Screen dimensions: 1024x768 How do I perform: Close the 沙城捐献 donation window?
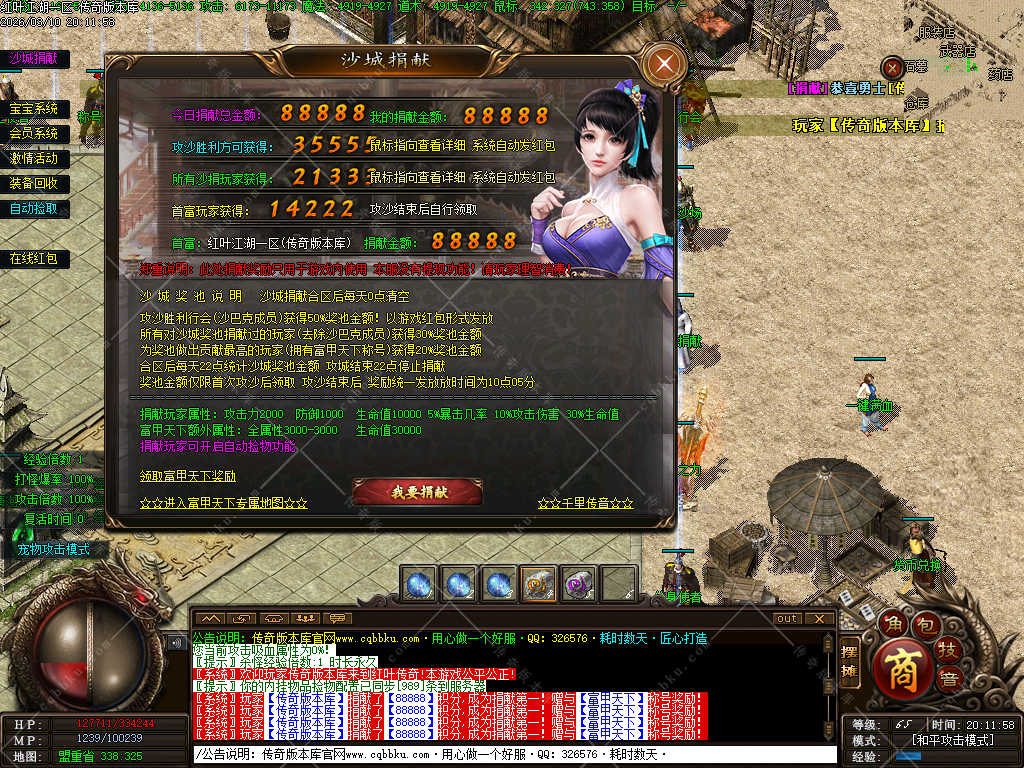[x=664, y=66]
